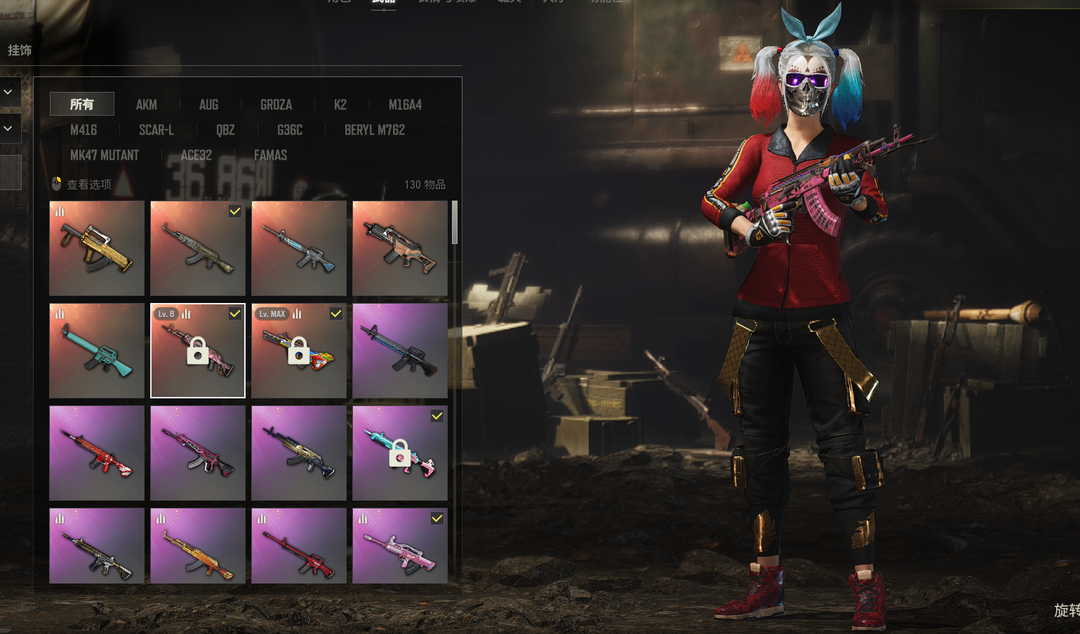
Task: Select the locked Lv. 8 pink AKM skin
Action: tap(198, 351)
